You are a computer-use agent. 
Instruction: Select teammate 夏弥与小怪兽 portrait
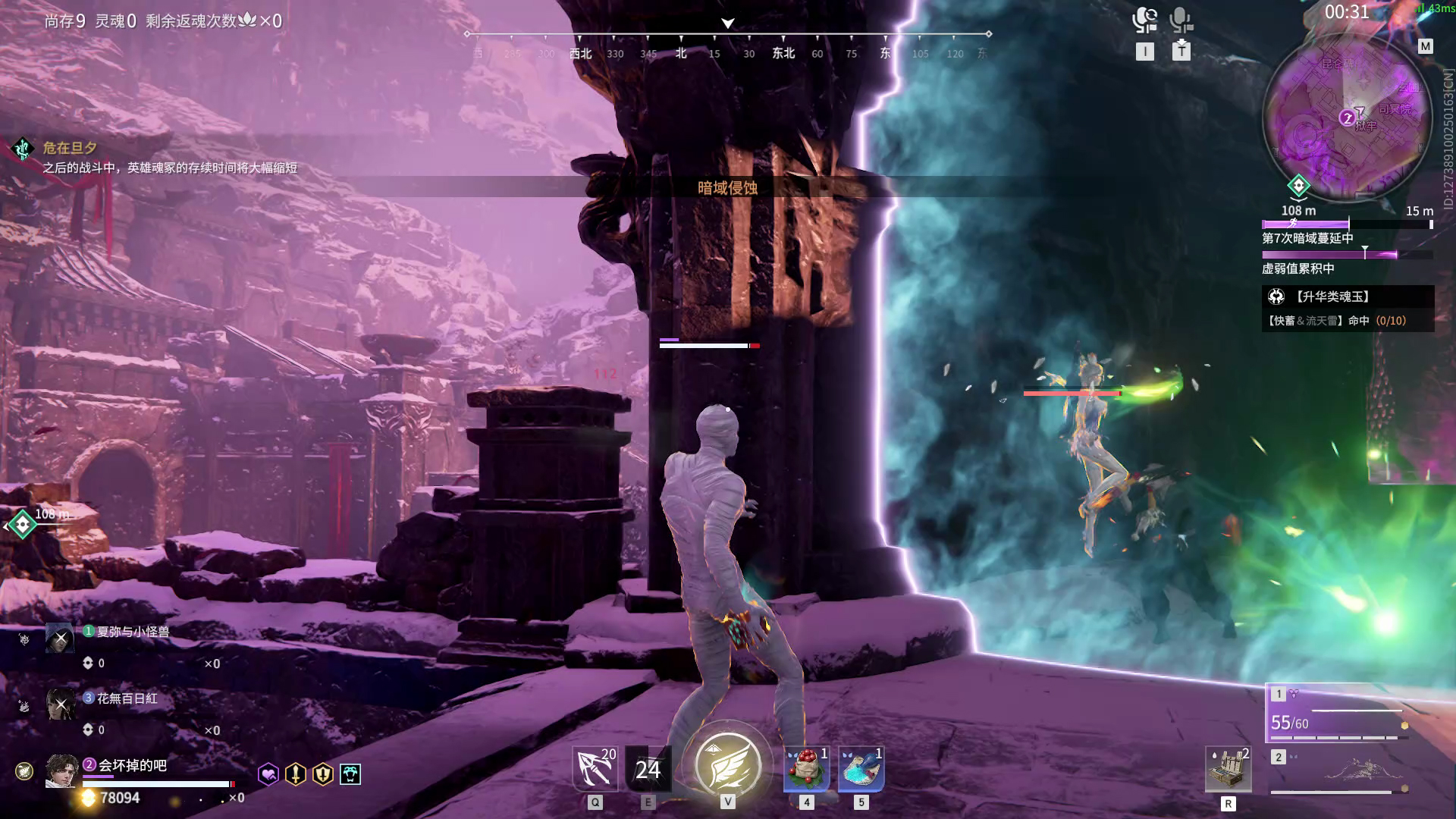click(x=60, y=638)
